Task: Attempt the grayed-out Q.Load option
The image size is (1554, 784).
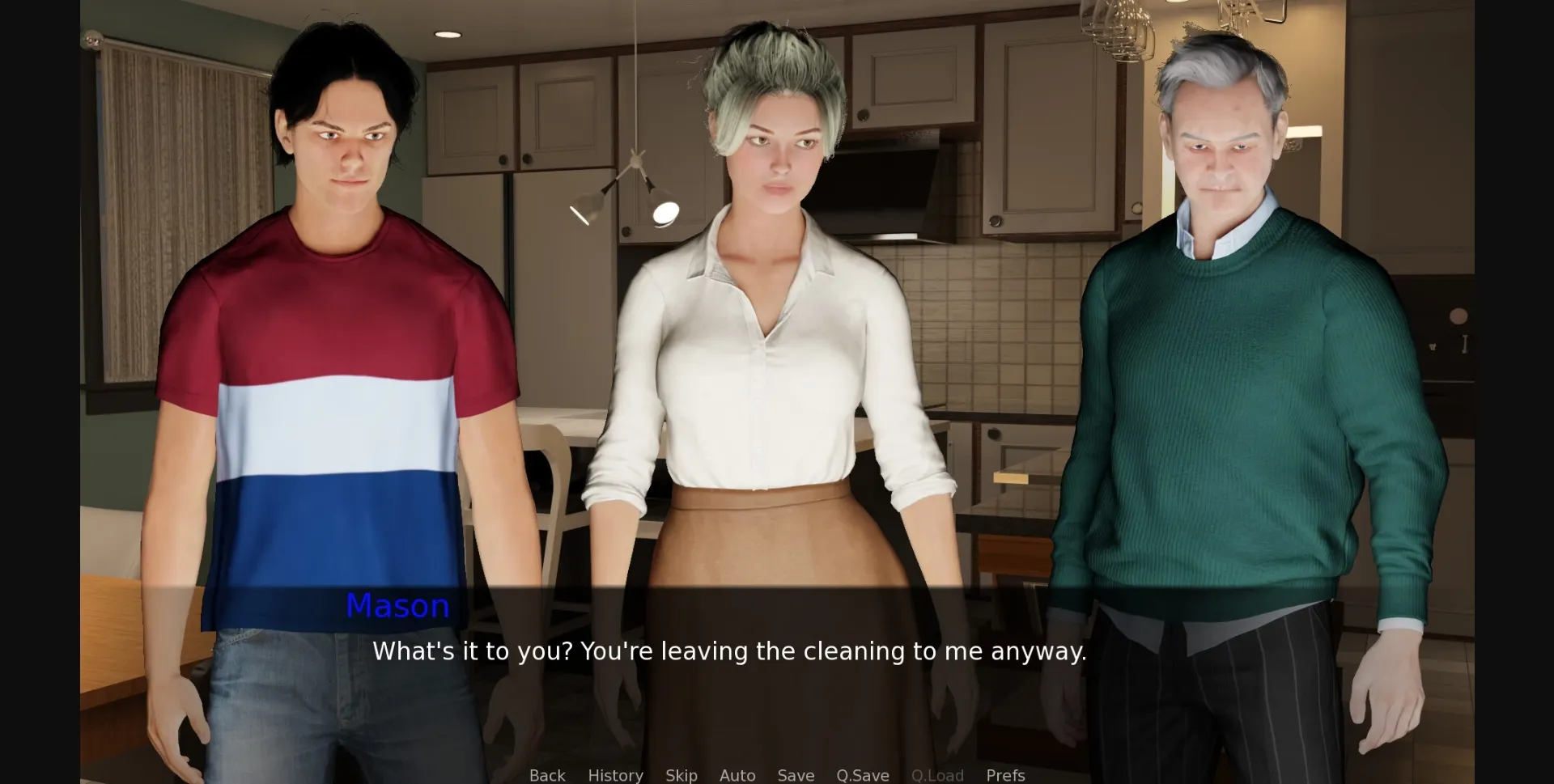Action: pos(937,775)
